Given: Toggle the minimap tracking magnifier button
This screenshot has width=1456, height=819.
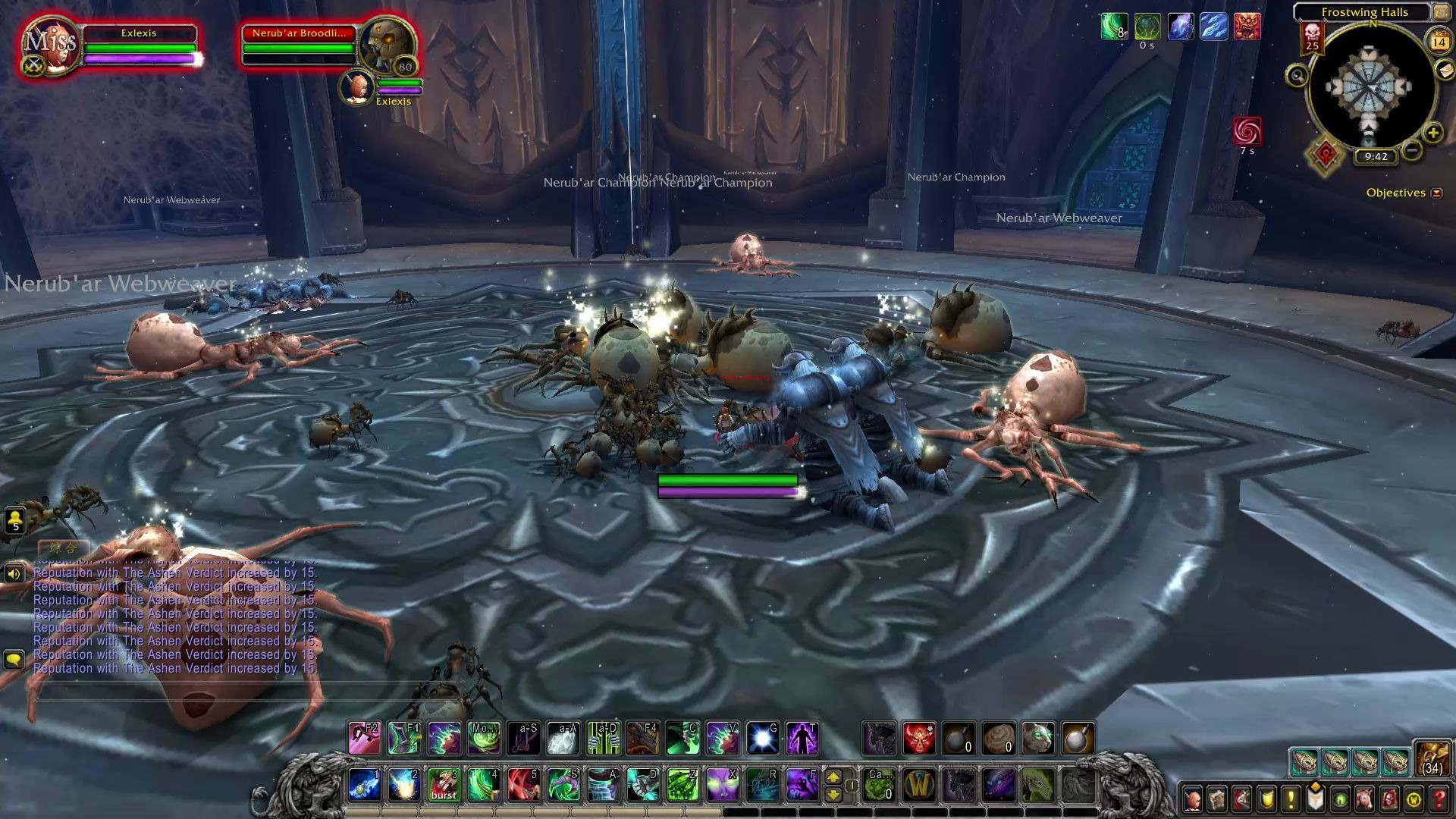Looking at the screenshot, I should (x=1297, y=76).
